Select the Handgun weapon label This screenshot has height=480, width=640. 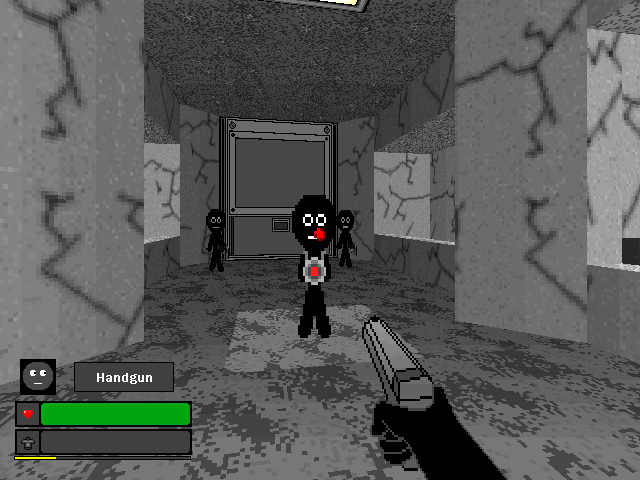pyautogui.click(x=124, y=377)
